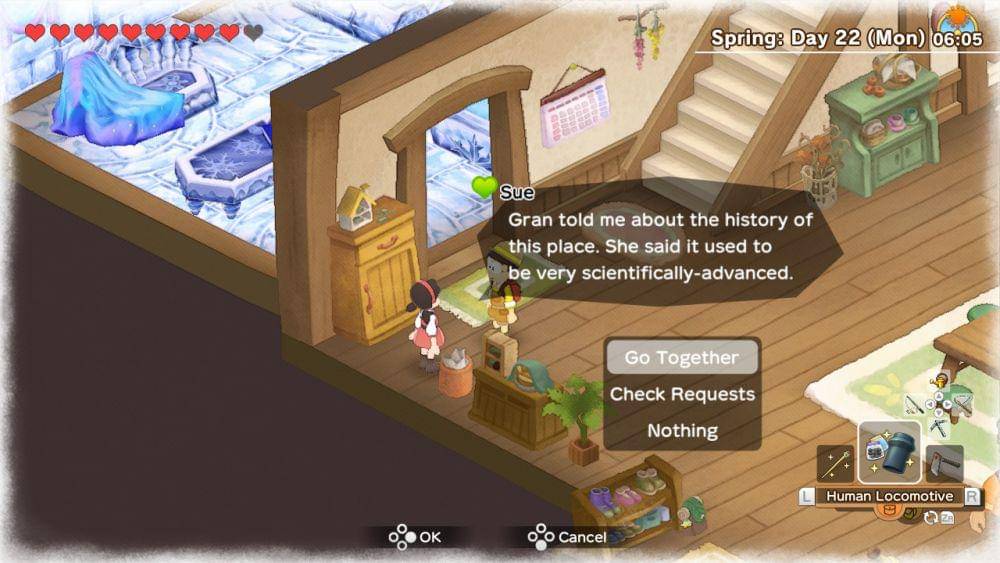Select the Human Locomotive gadget slot
The width and height of the screenshot is (1000, 563).
[x=889, y=453]
